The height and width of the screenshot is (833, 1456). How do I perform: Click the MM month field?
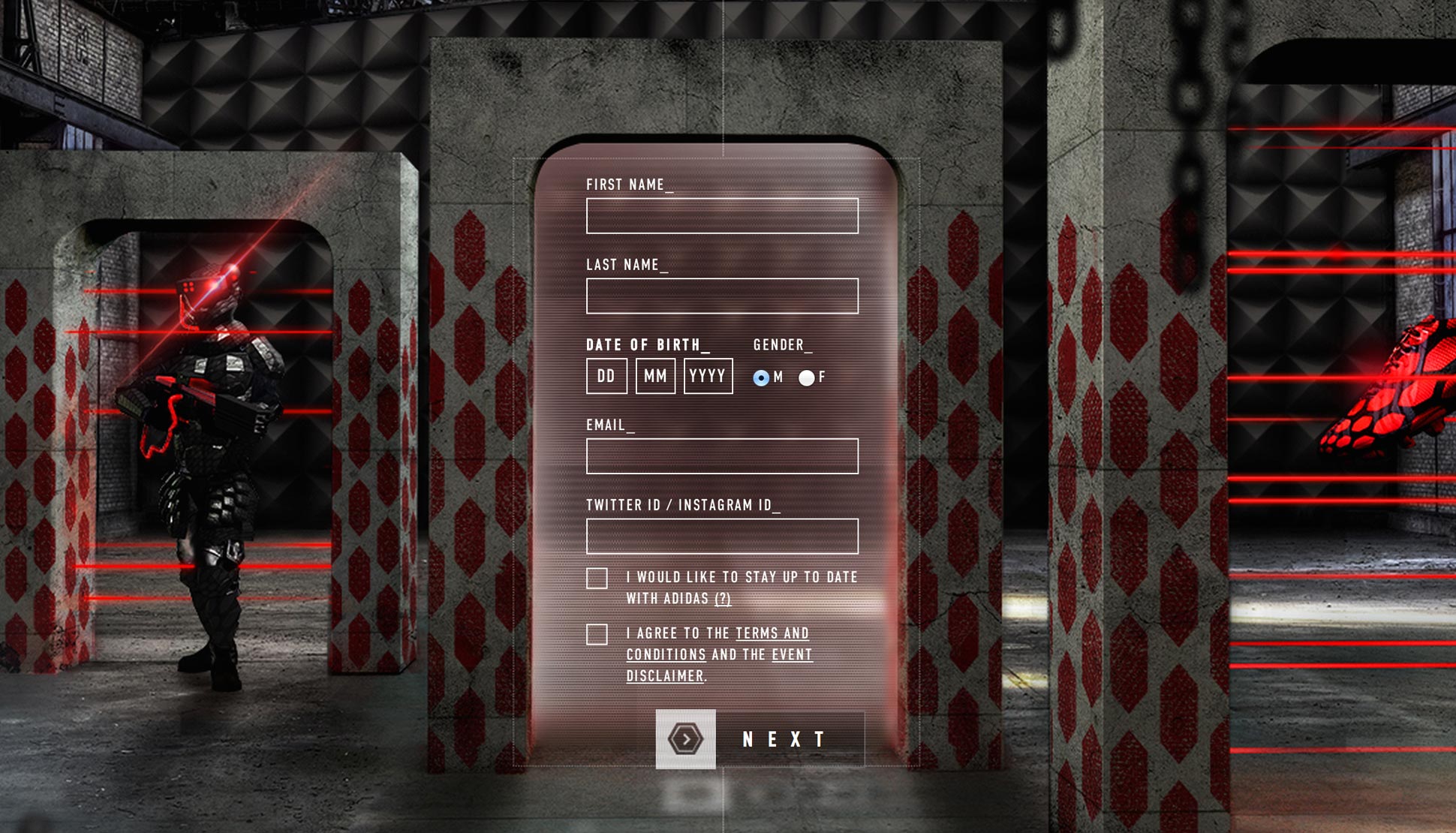tap(655, 376)
